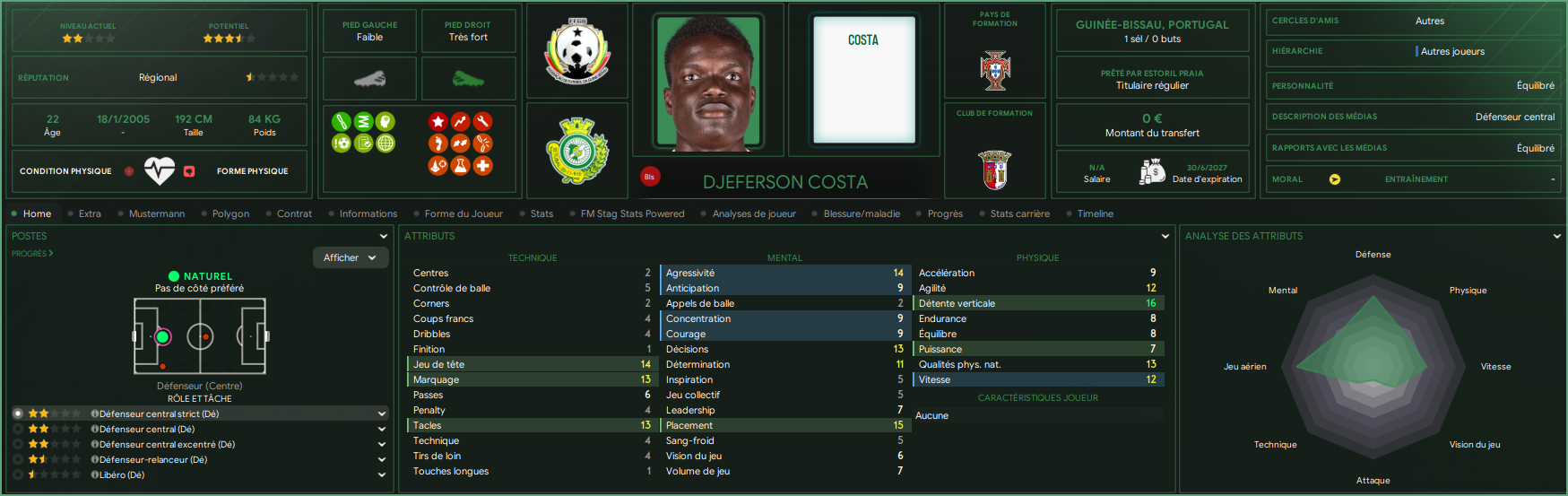1568x496 pixels.
Task: Open Analyses de joueur tab
Action: click(754, 213)
